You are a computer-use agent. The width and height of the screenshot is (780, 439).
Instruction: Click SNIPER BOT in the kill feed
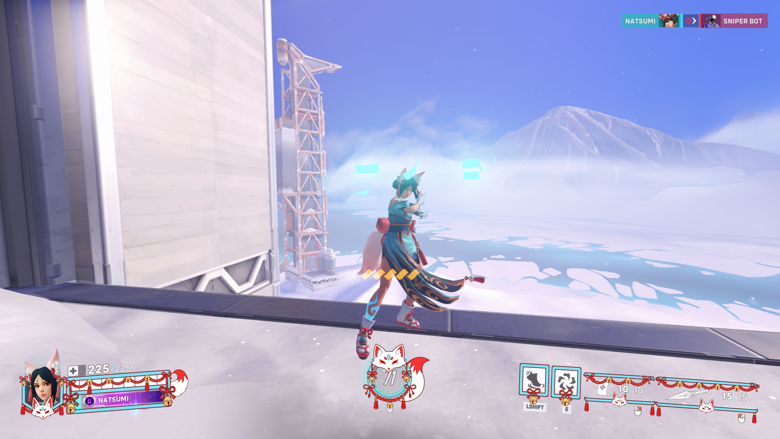click(742, 21)
